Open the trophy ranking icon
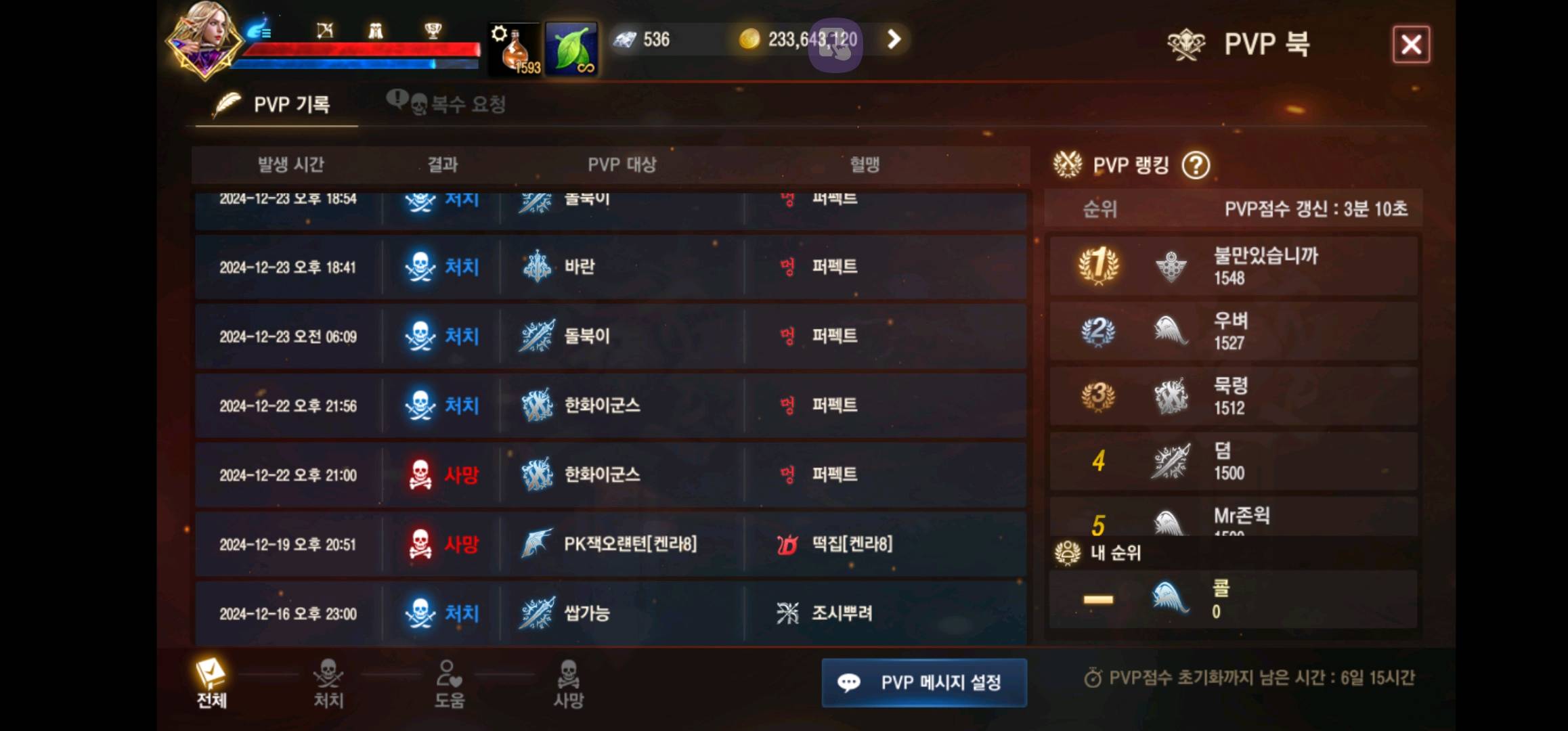Viewport: 1568px width, 731px height. (x=434, y=30)
